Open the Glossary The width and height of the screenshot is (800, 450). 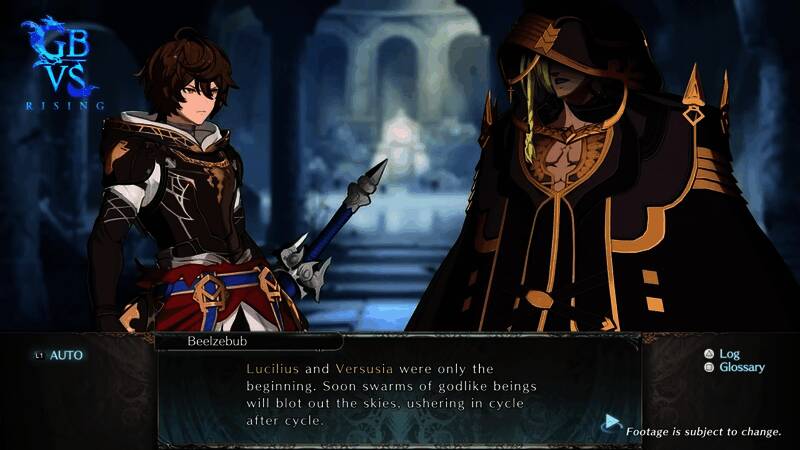pos(741,368)
